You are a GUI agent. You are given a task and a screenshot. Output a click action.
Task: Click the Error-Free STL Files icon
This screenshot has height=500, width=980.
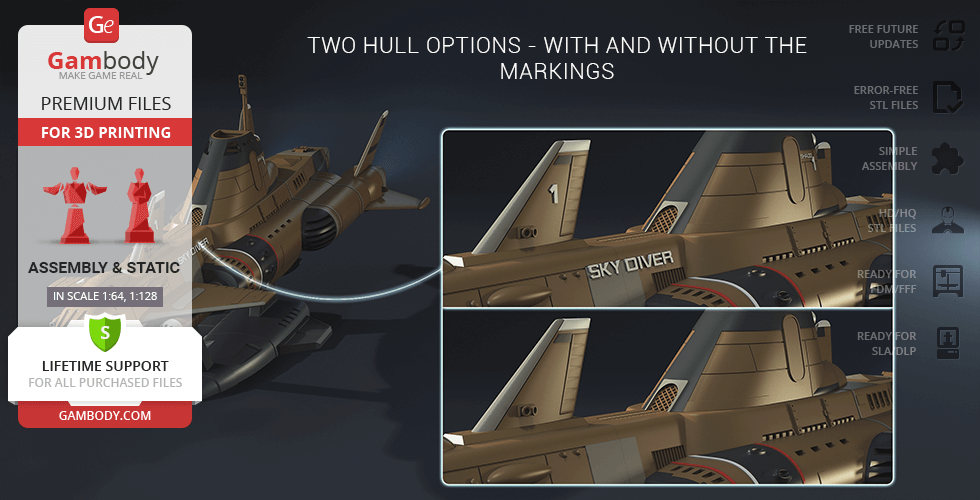pyautogui.click(x=946, y=97)
